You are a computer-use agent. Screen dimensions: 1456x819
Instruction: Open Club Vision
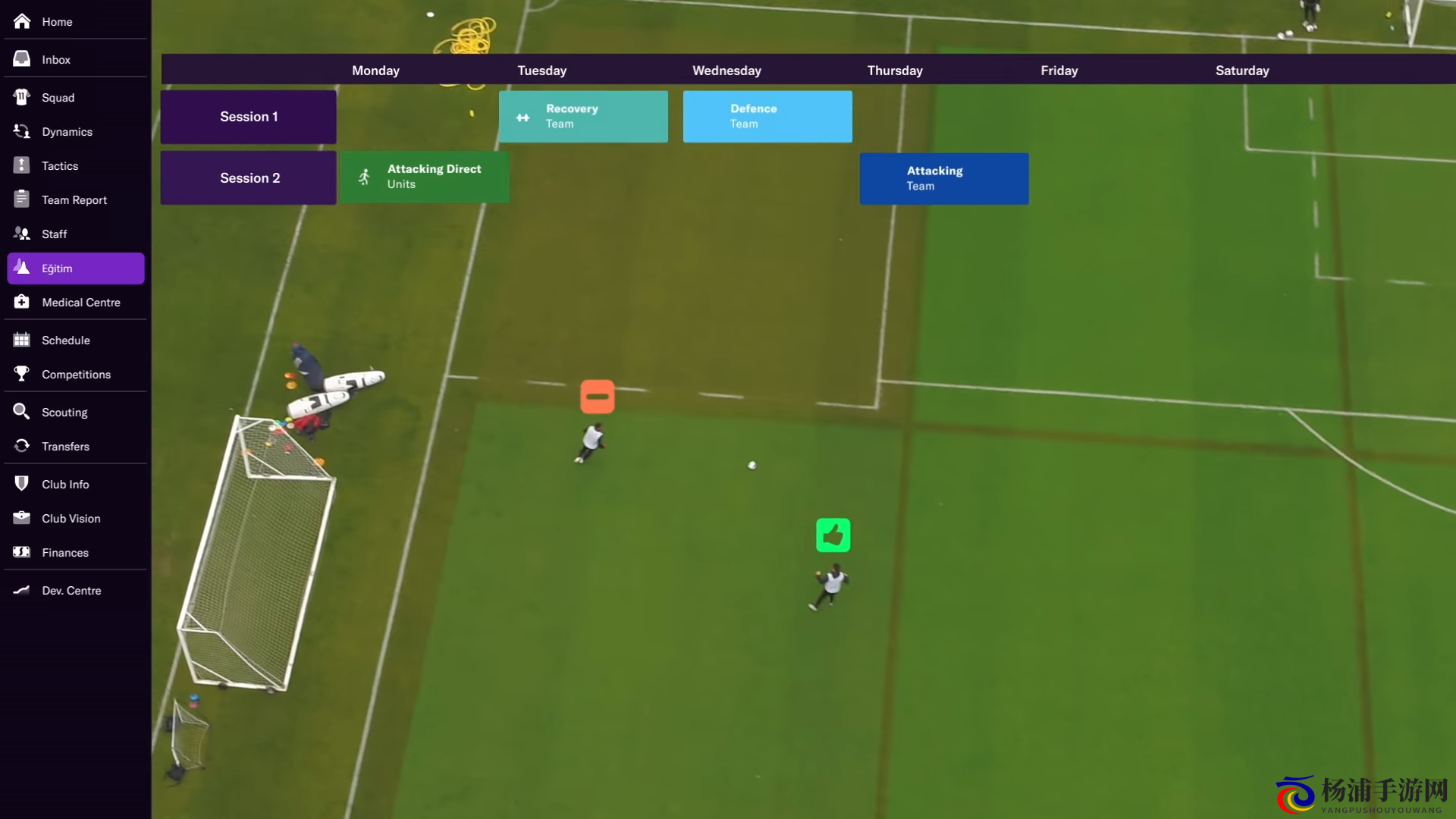[x=71, y=519]
